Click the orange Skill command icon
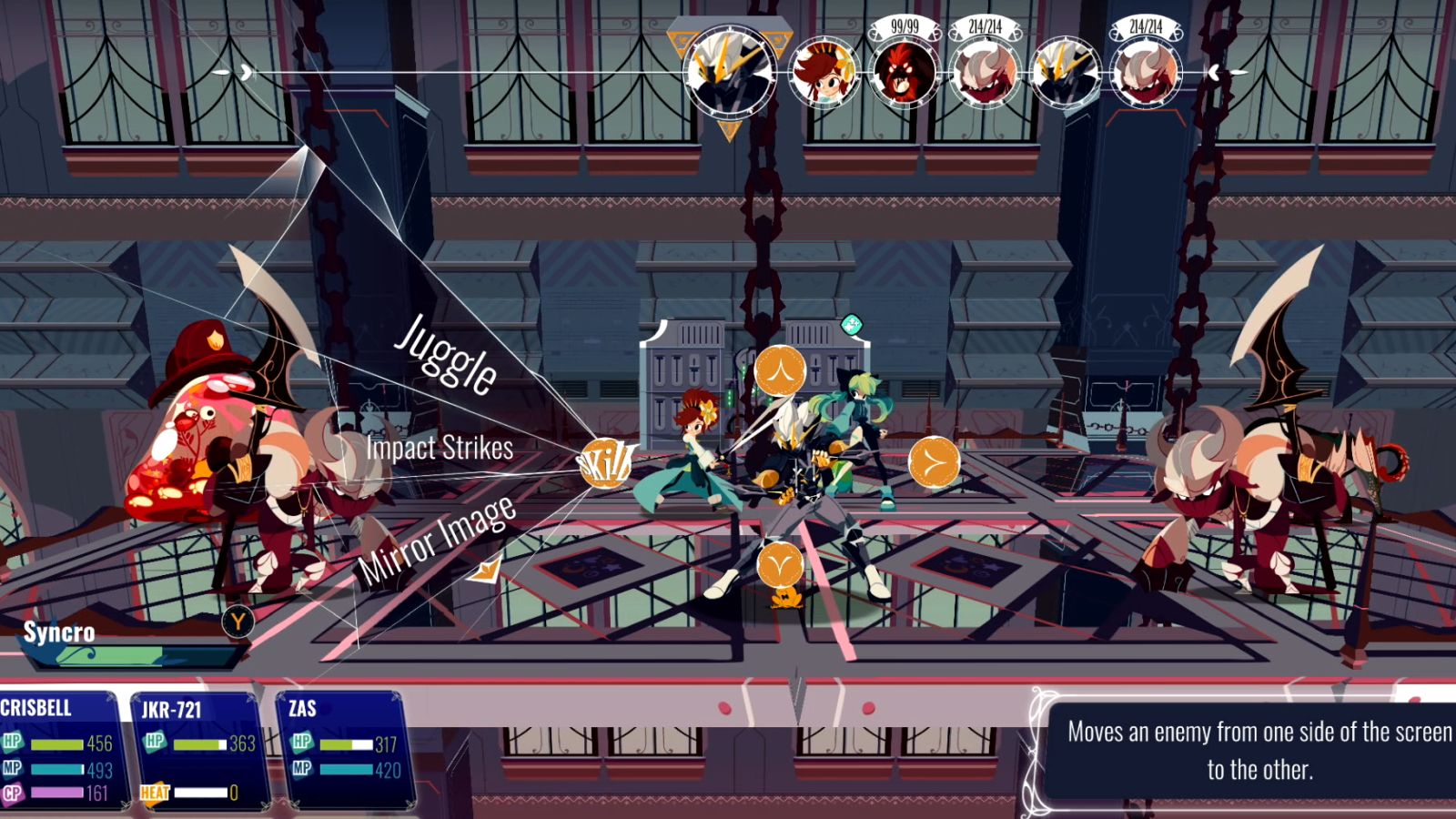1456x819 pixels. [604, 464]
